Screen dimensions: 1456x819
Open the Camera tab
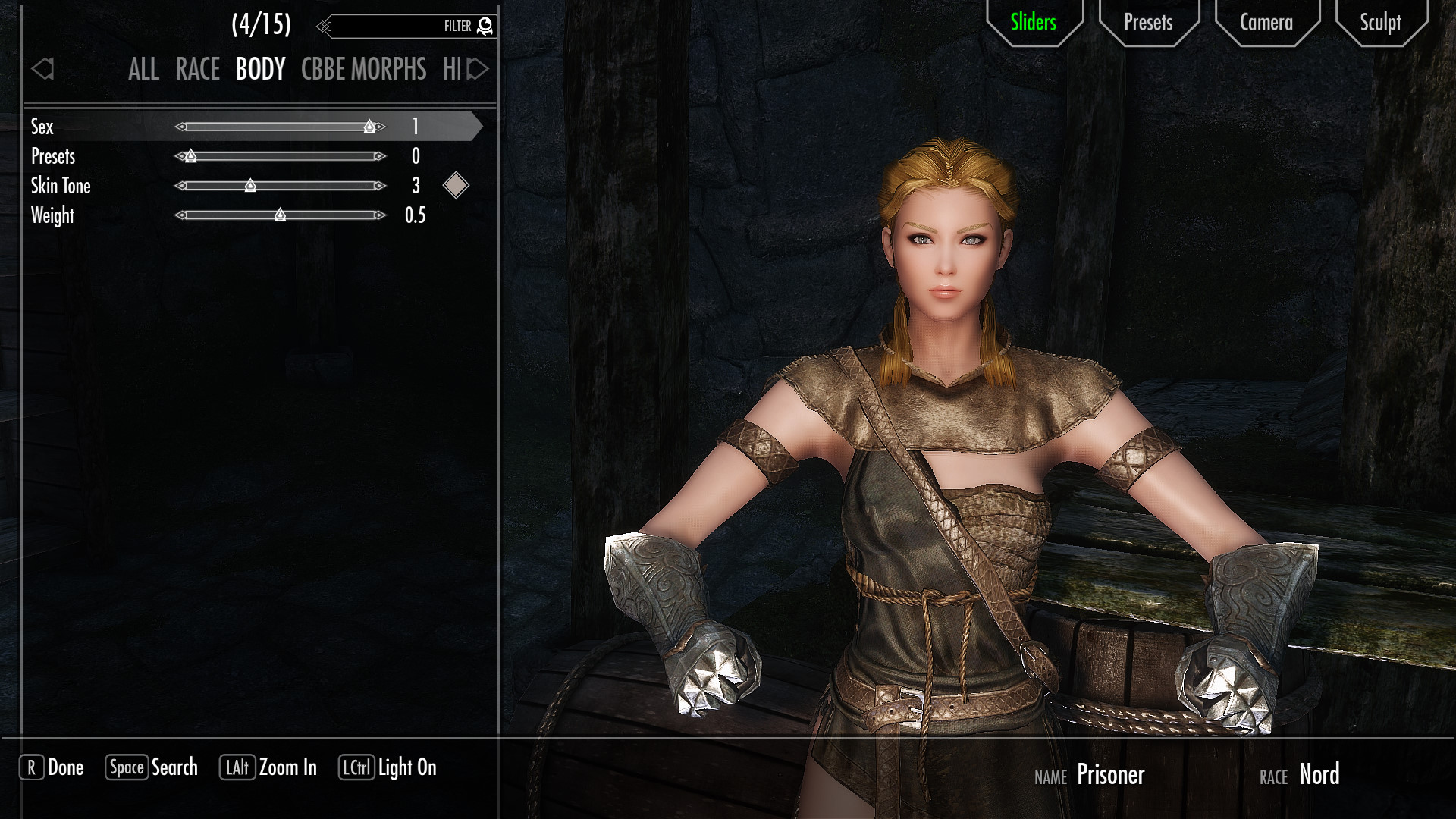(x=1266, y=23)
